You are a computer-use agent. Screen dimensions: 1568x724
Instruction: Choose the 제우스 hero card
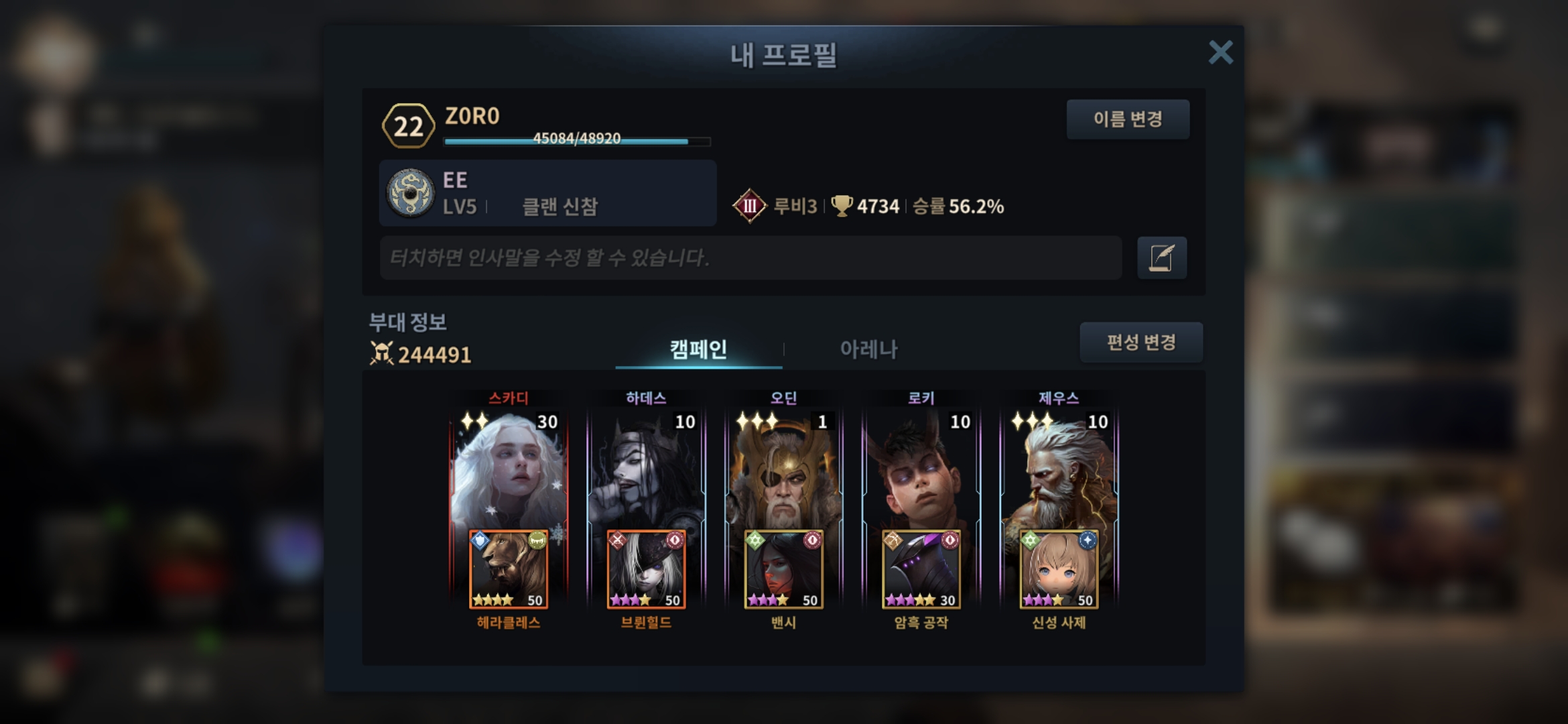tap(1059, 469)
